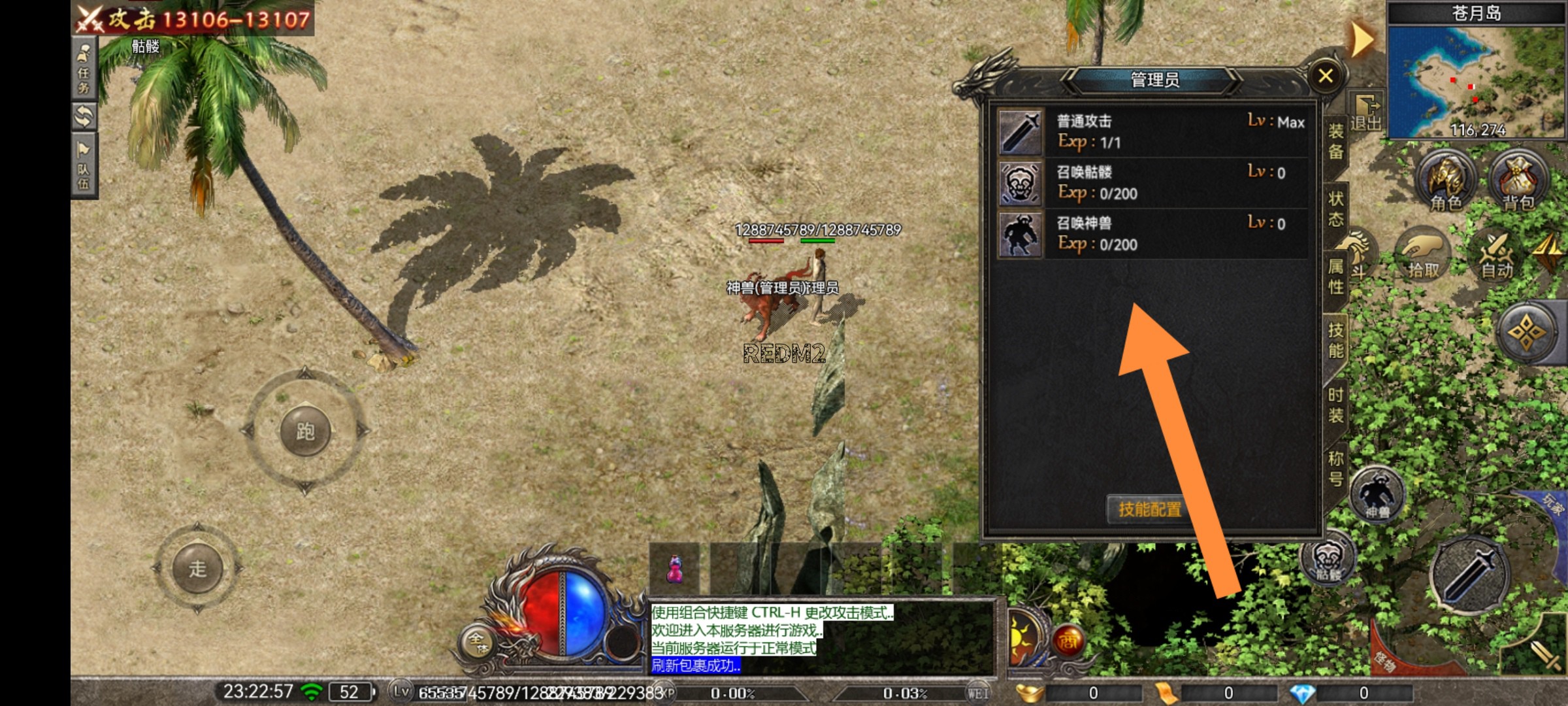Close the 管理员 skill panel
This screenshot has width=1568, height=706.
click(x=1326, y=76)
